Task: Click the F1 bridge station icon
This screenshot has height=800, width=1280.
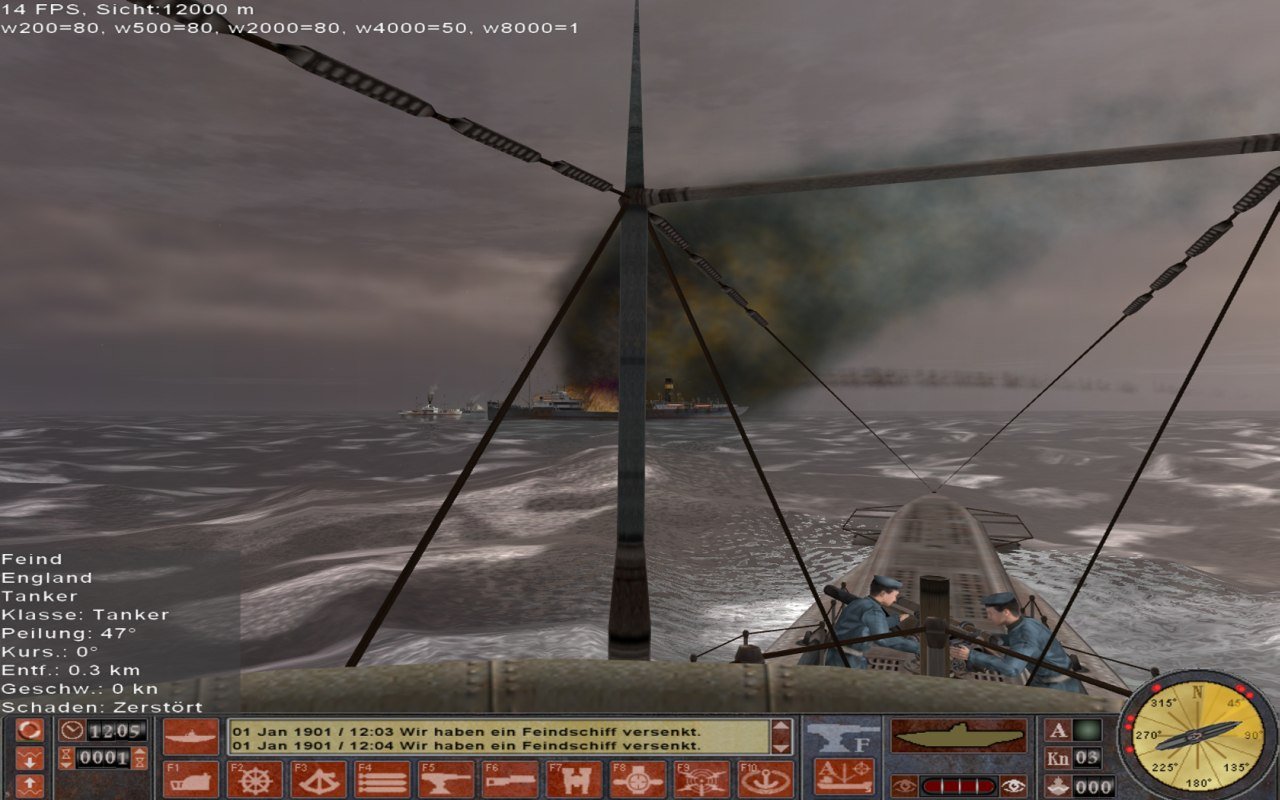Action: coord(189,776)
